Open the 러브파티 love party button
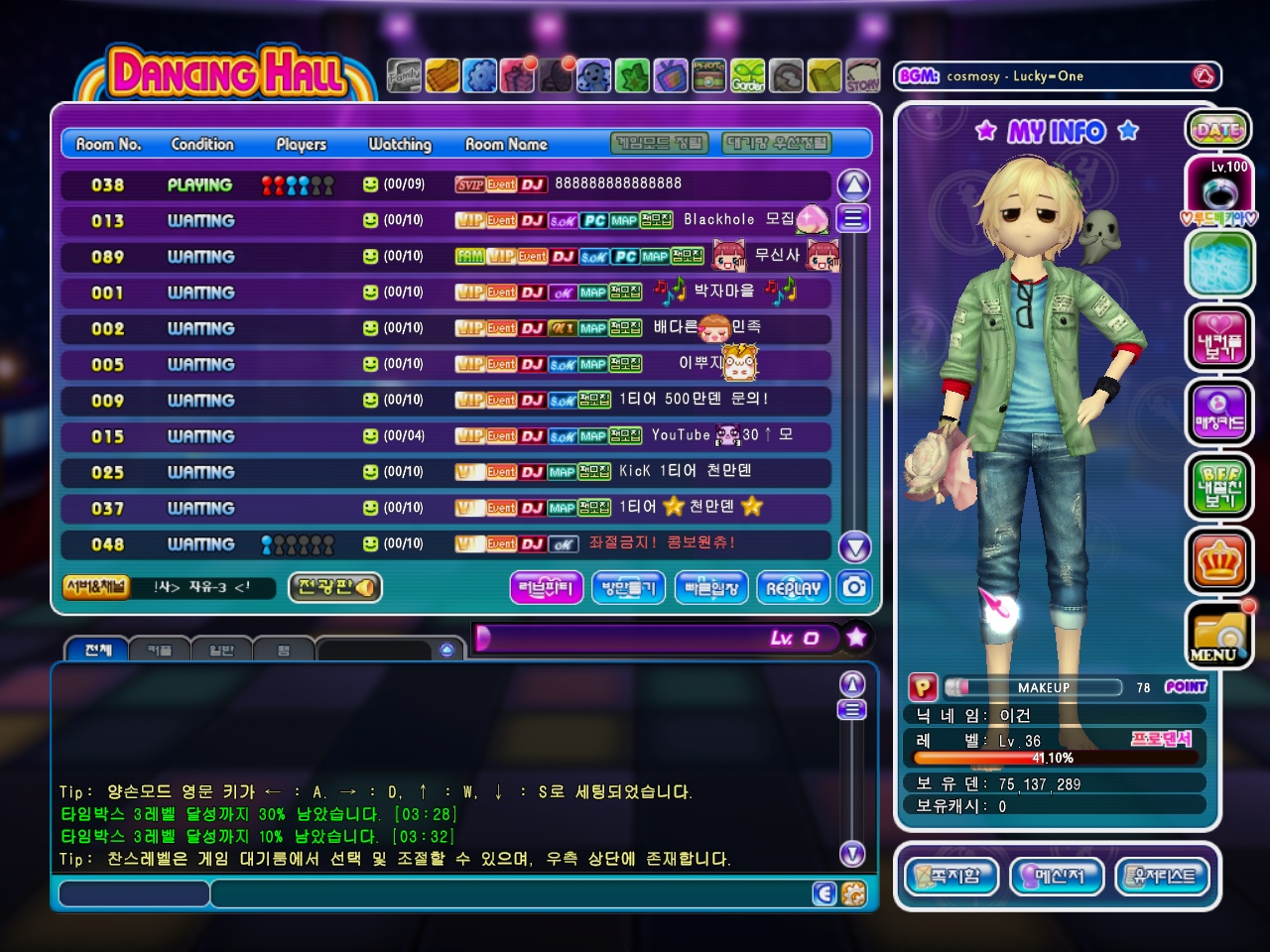The image size is (1270, 952). pyautogui.click(x=546, y=588)
